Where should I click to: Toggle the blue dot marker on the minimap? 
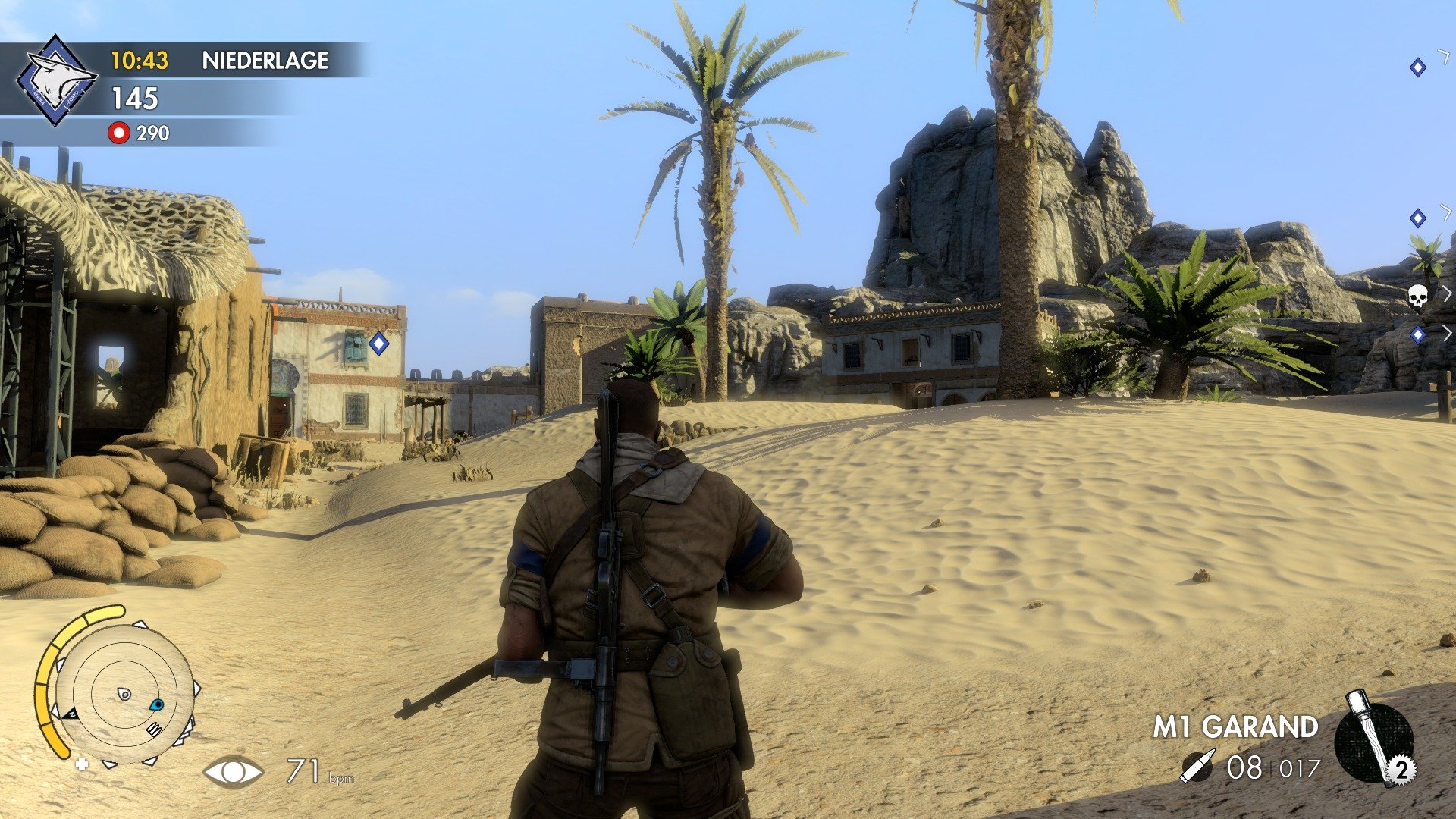pyautogui.click(x=157, y=706)
